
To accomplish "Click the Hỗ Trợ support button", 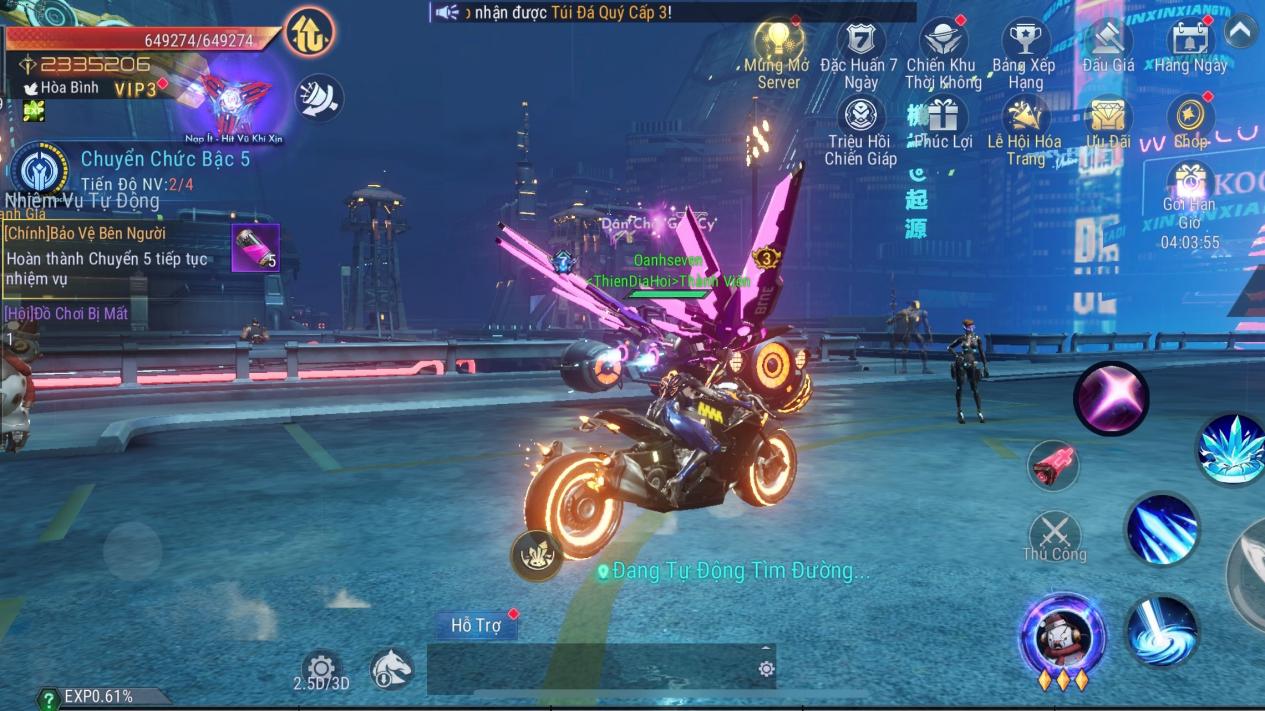I will pyautogui.click(x=476, y=625).
